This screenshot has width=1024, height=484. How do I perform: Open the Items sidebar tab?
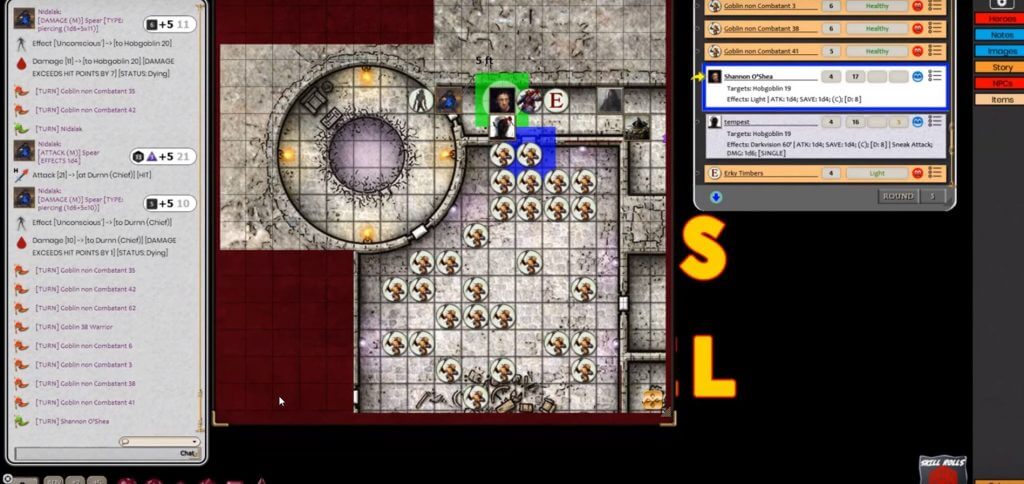pyautogui.click(x=1002, y=99)
